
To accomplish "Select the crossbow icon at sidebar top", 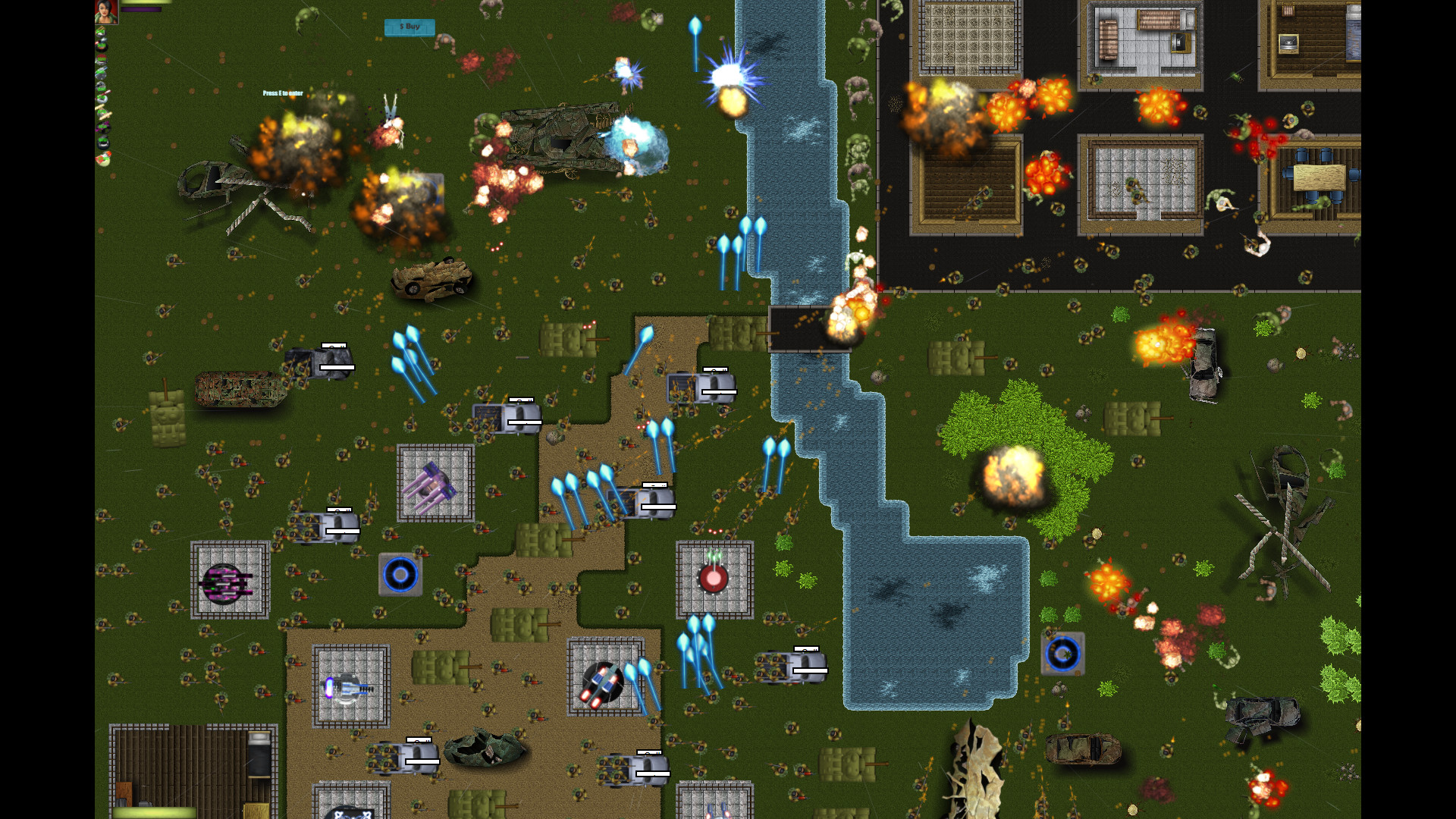I will pos(101,30).
